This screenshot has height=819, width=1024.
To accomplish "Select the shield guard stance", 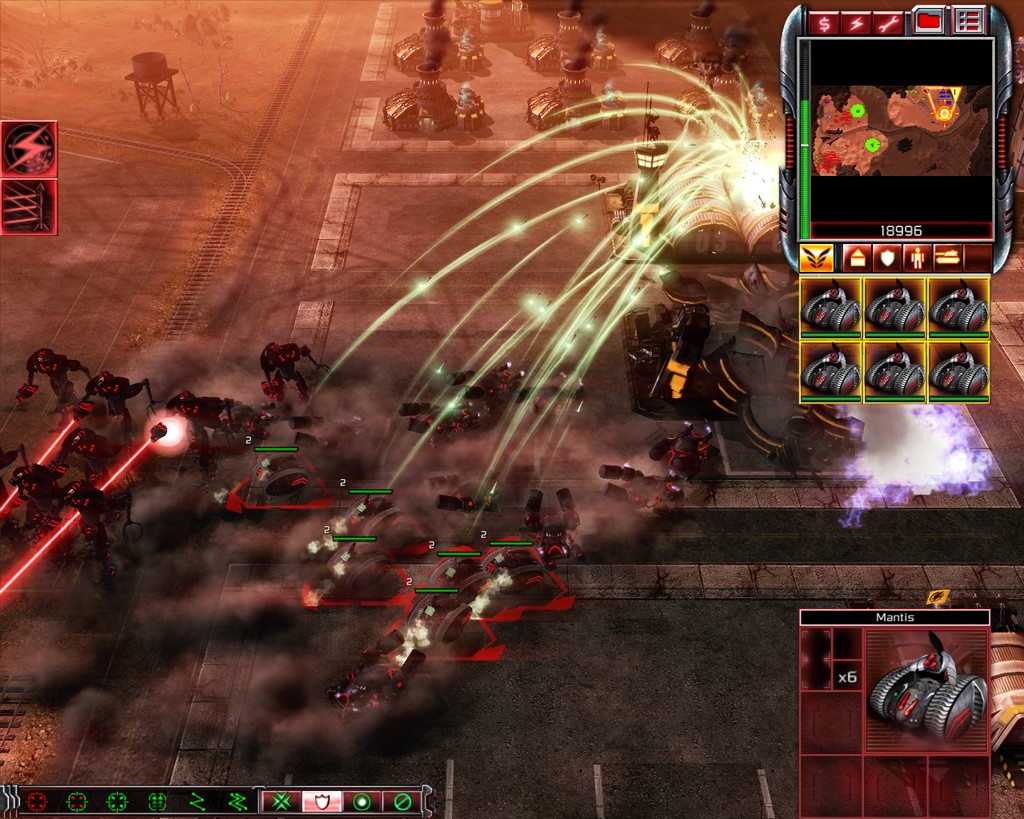I will coord(321,802).
